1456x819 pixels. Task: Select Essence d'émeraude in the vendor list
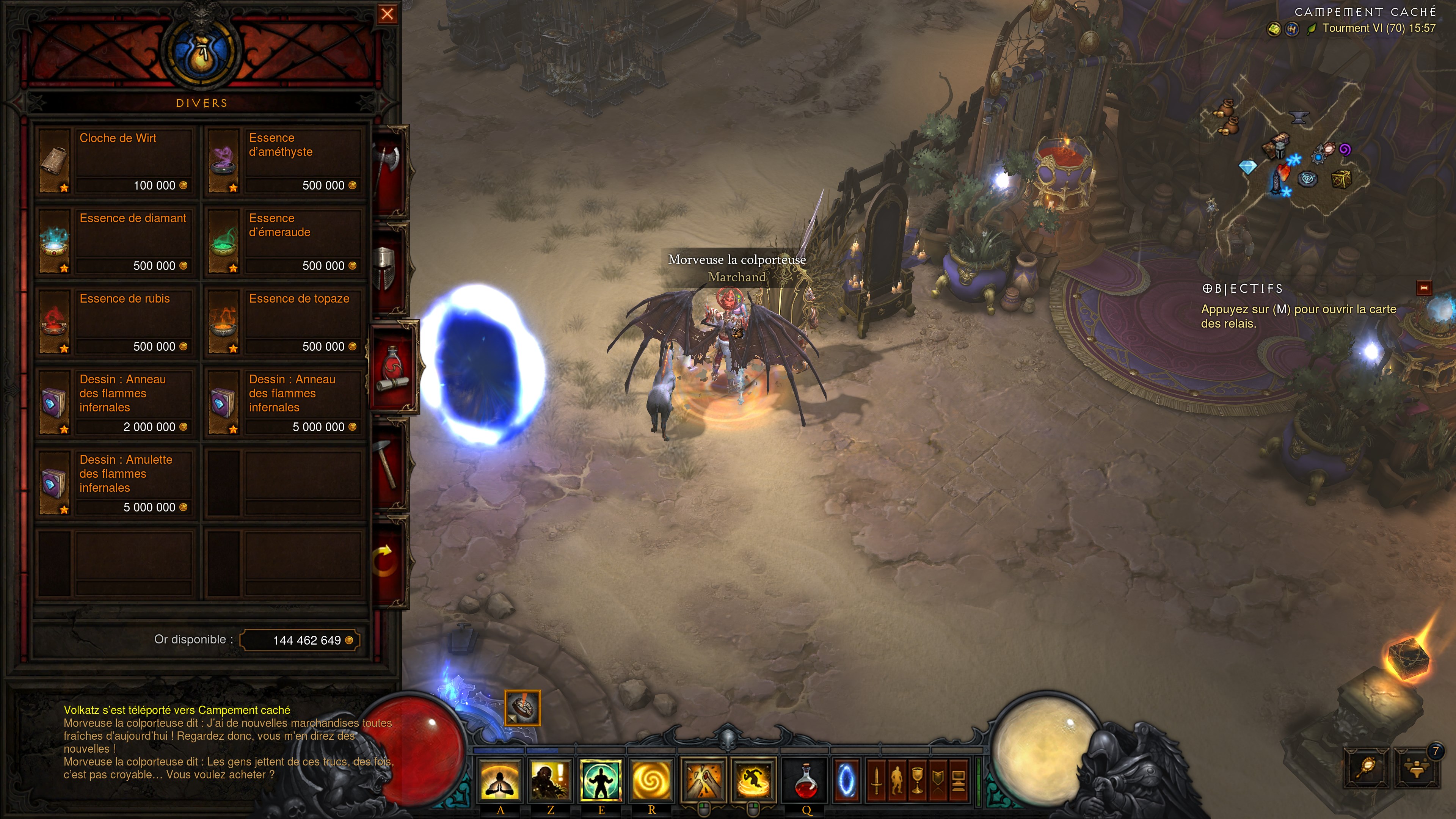coord(286,242)
